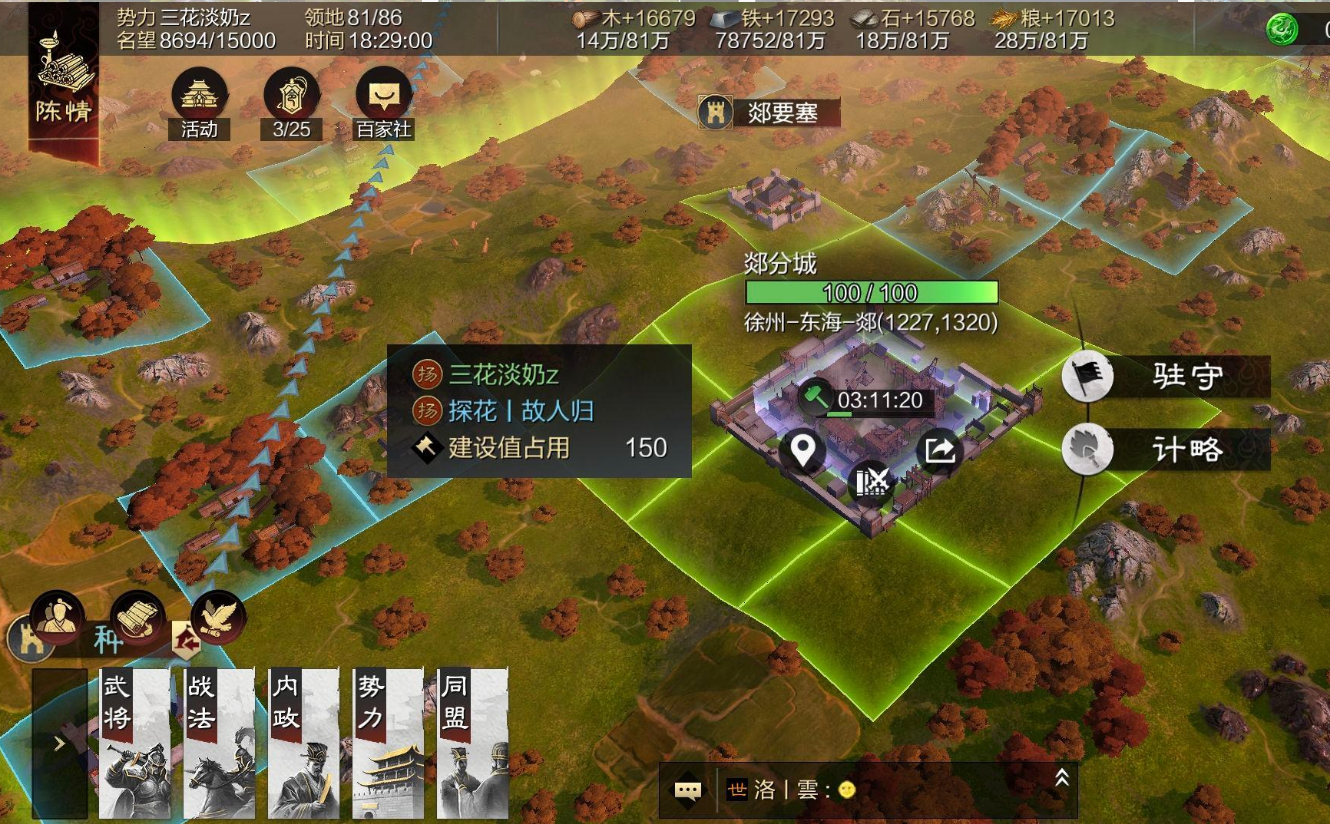Open the 内政 internal affairs card
This screenshot has height=824, width=1330.
tap(304, 743)
